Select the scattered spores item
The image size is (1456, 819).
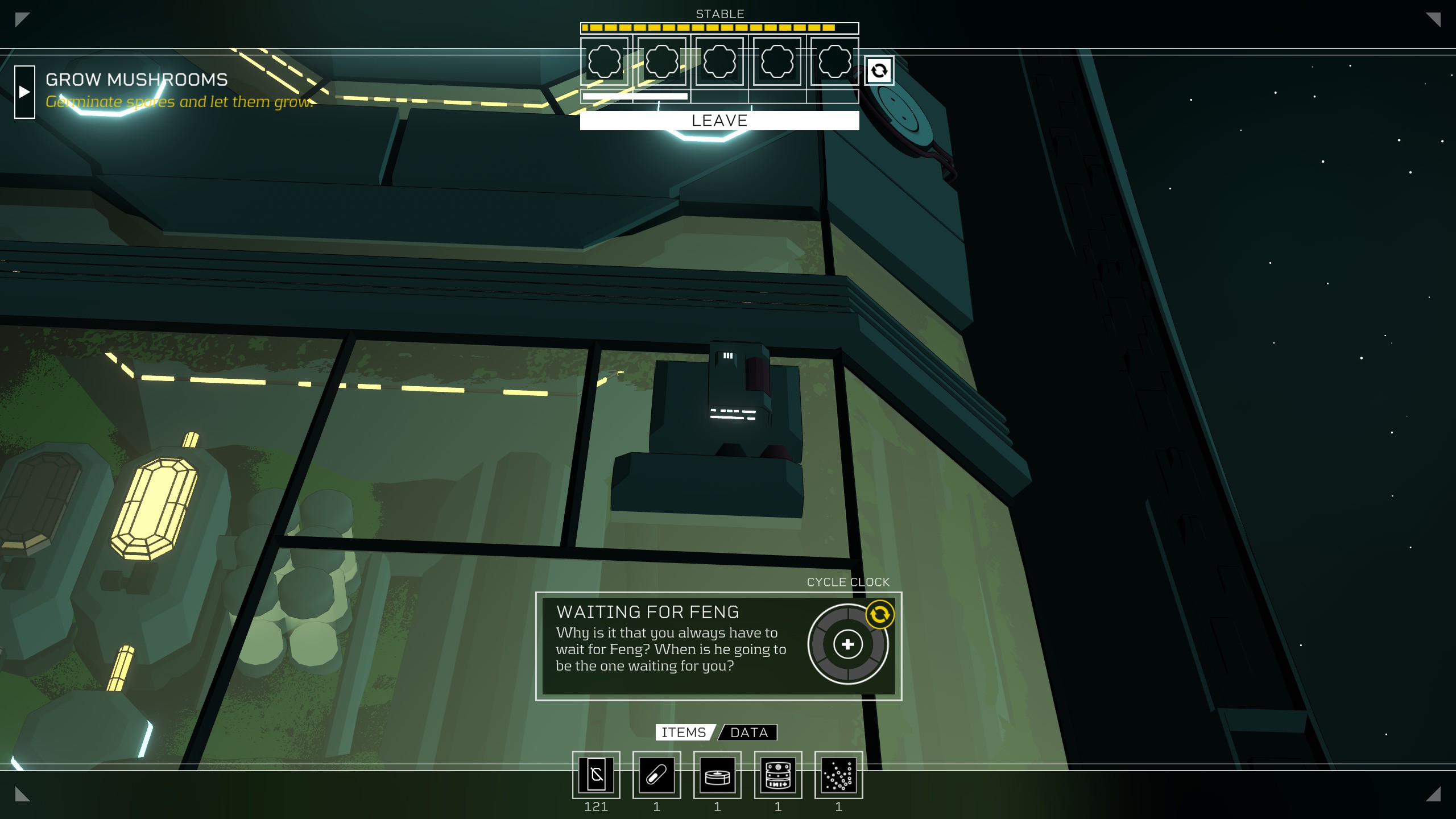(838, 775)
